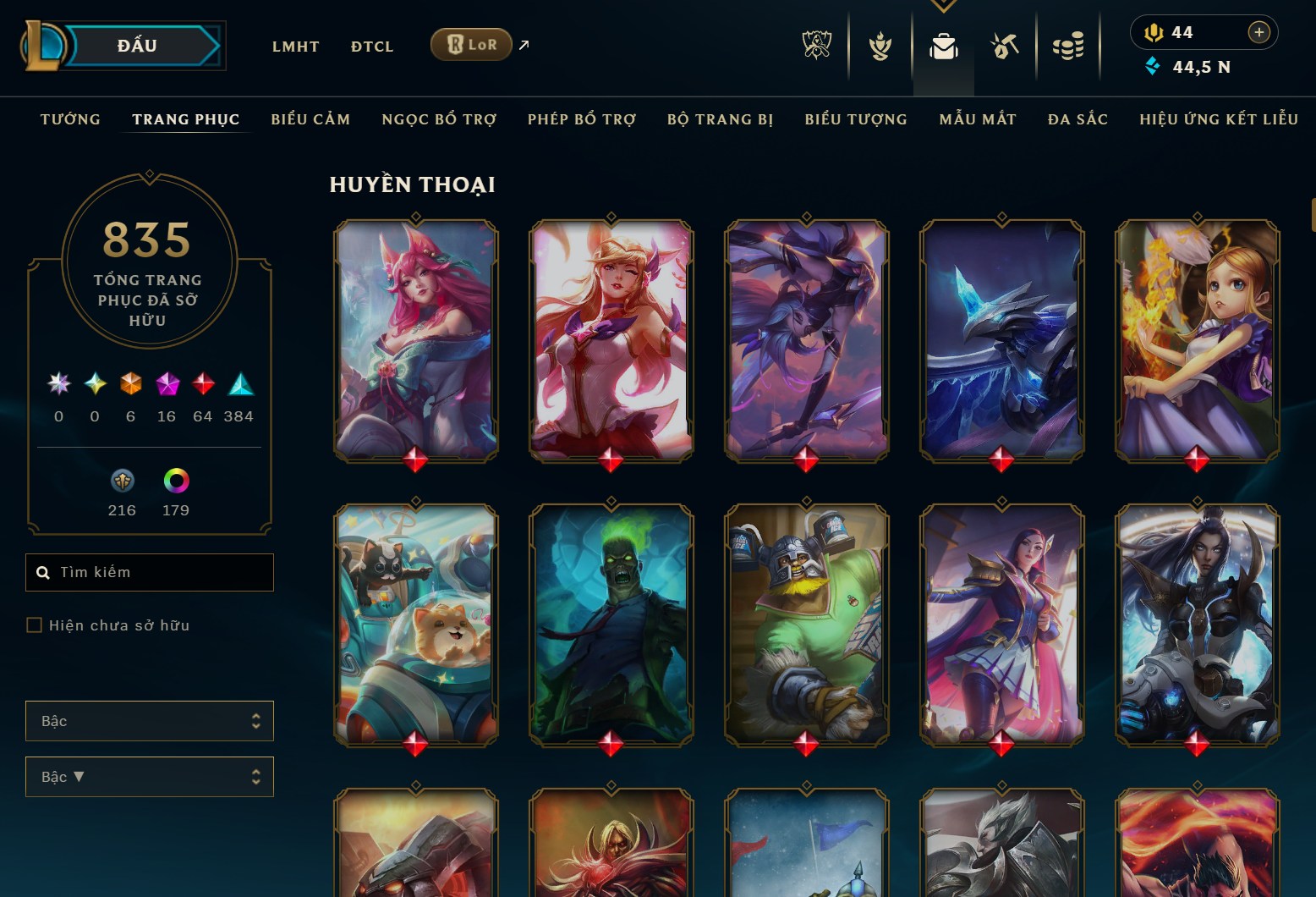Open the first Bậc filter dropdown
The width and height of the screenshot is (1316, 897).
(150, 720)
